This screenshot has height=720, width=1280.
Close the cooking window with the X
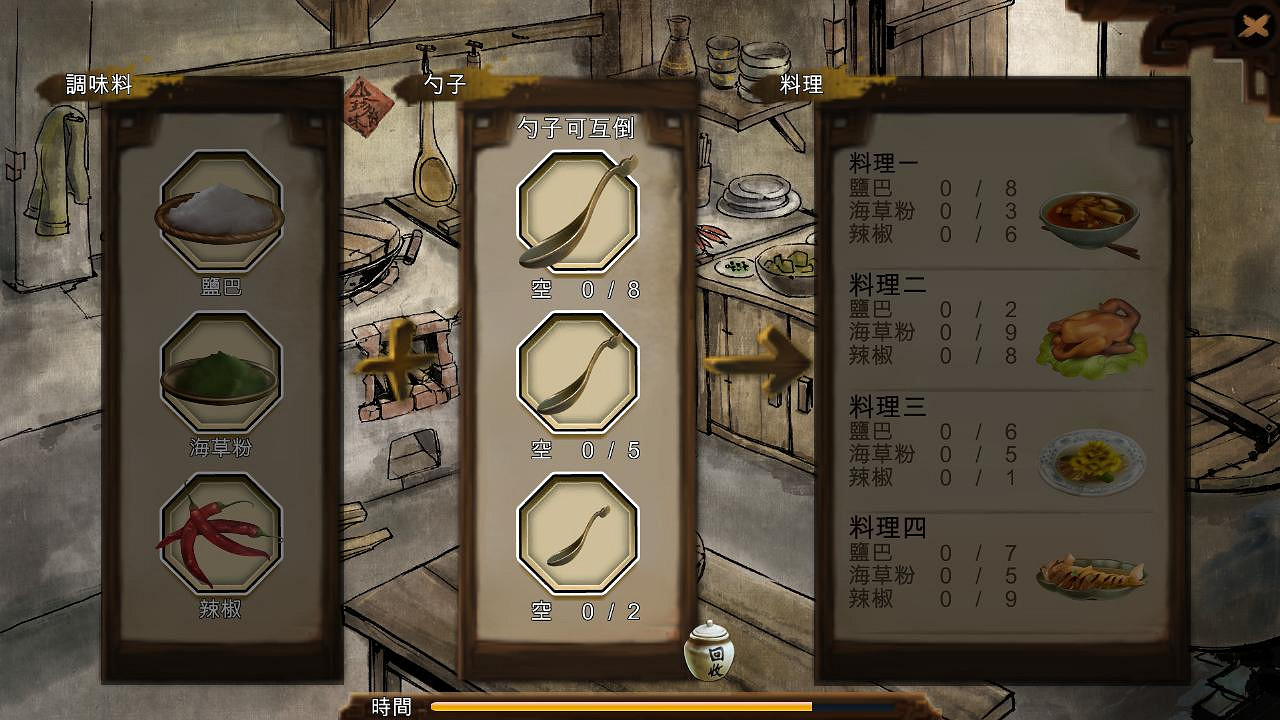pyautogui.click(x=1255, y=27)
